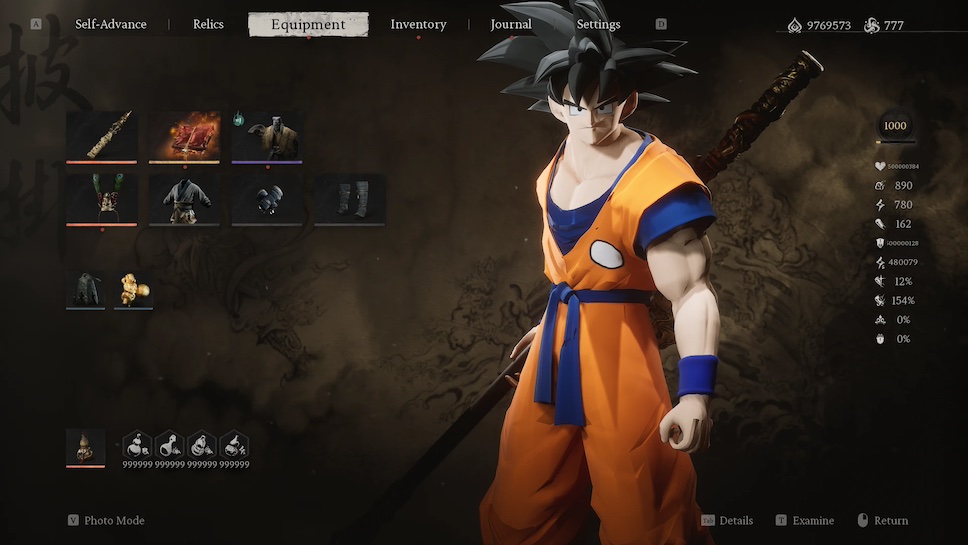This screenshot has height=545, width=968.
Task: Select the staff weapon slot
Action: [x=101, y=136]
